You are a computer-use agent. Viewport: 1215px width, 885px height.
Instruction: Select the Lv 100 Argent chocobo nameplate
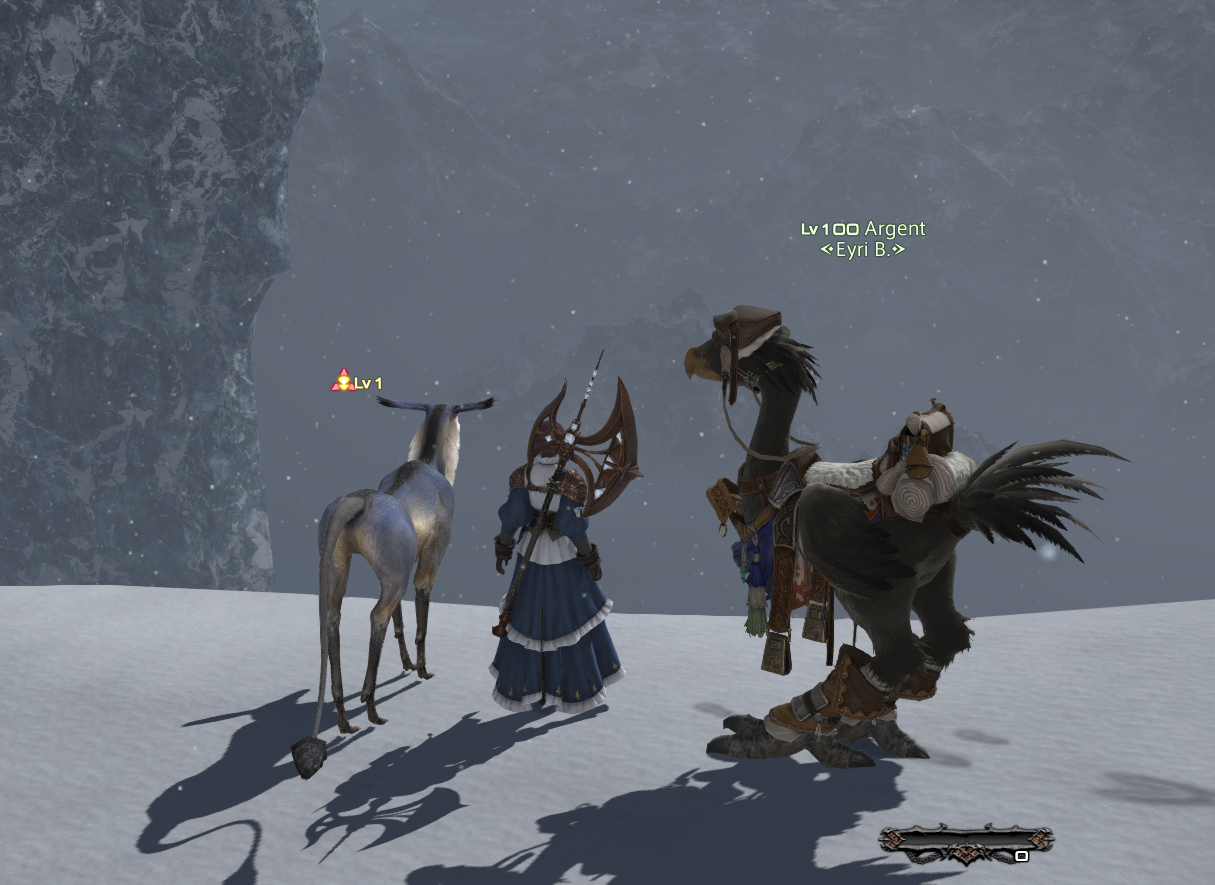click(863, 229)
